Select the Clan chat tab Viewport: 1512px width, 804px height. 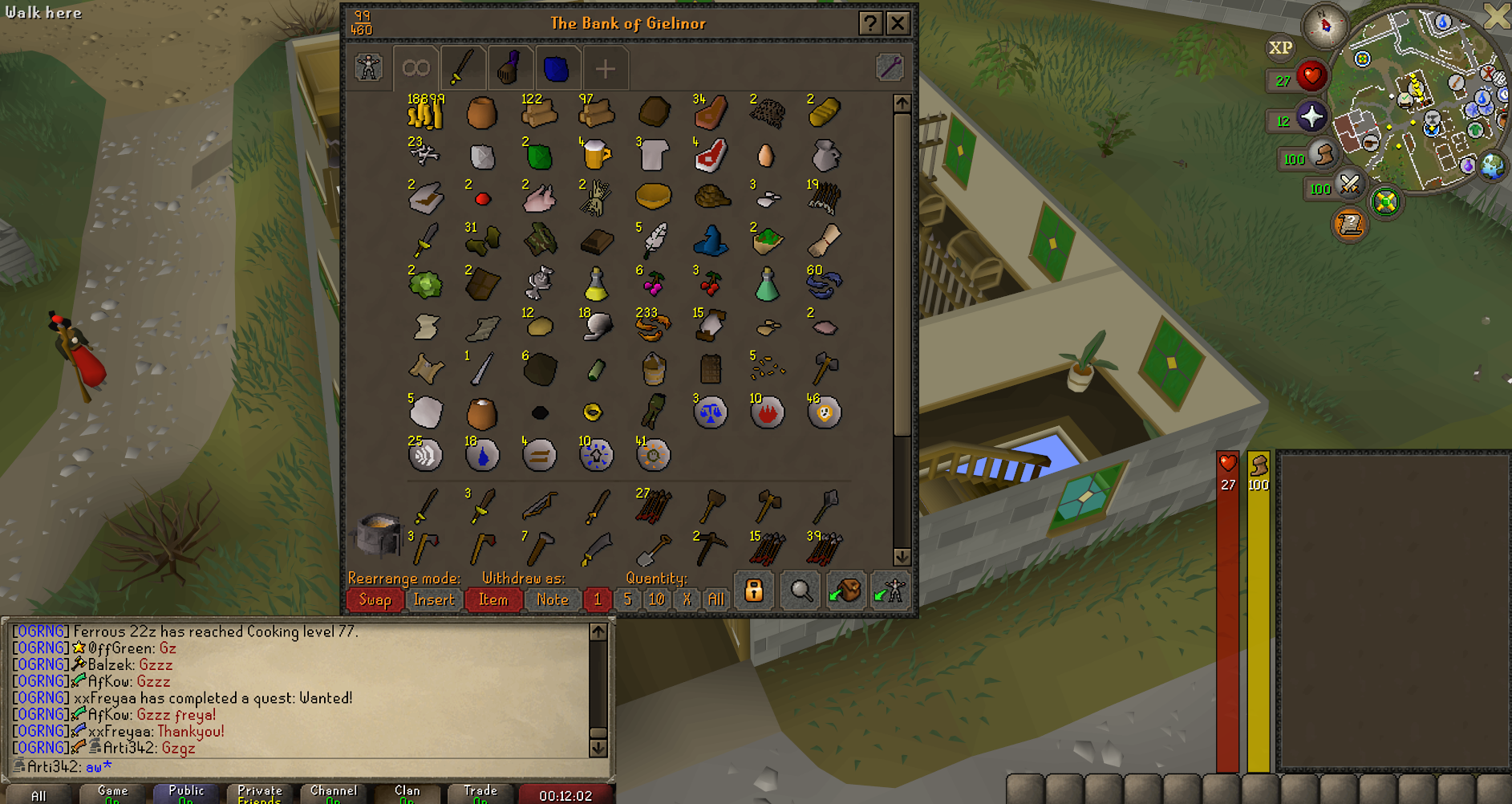406,793
